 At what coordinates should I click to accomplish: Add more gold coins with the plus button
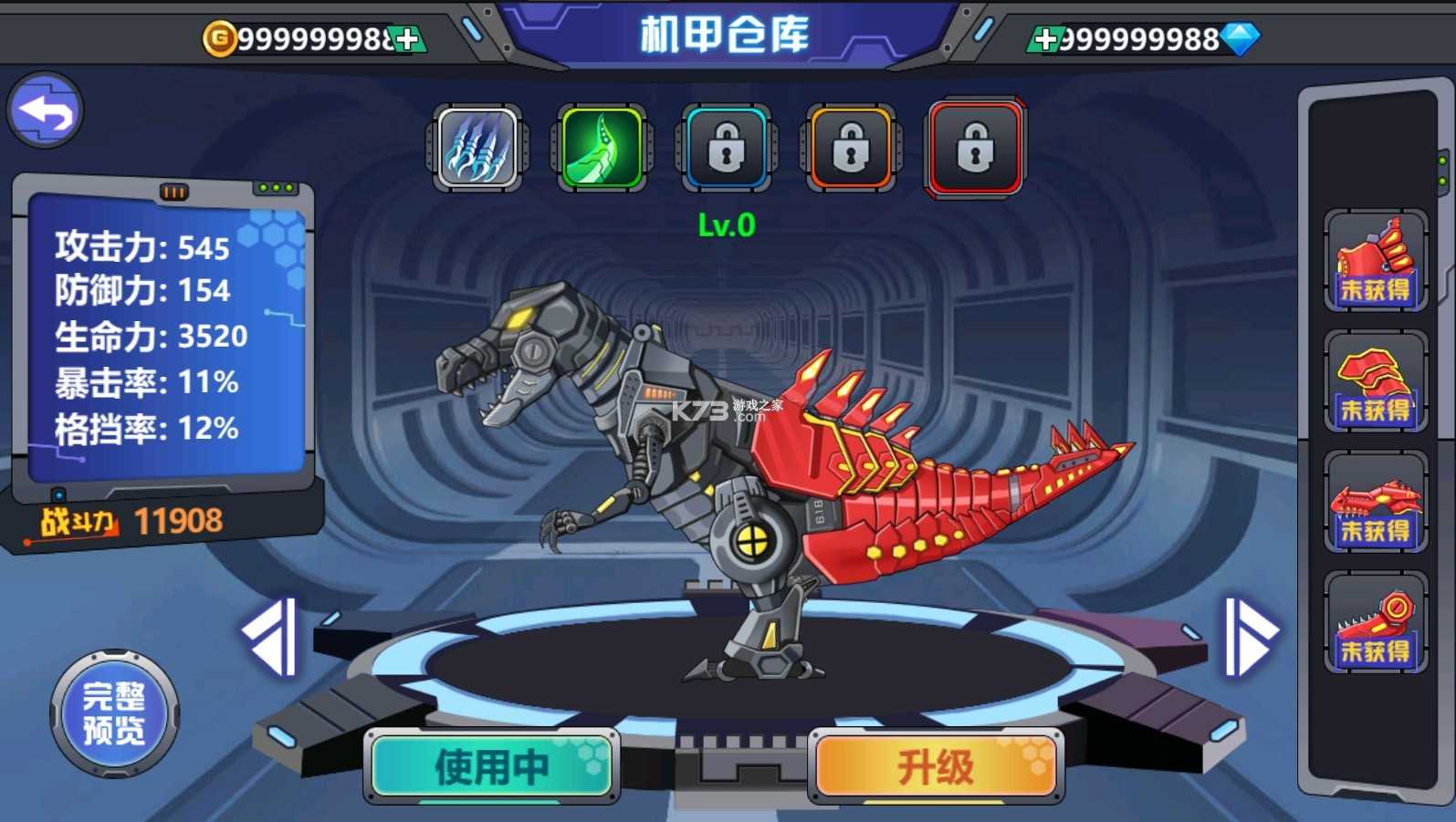coord(408,39)
